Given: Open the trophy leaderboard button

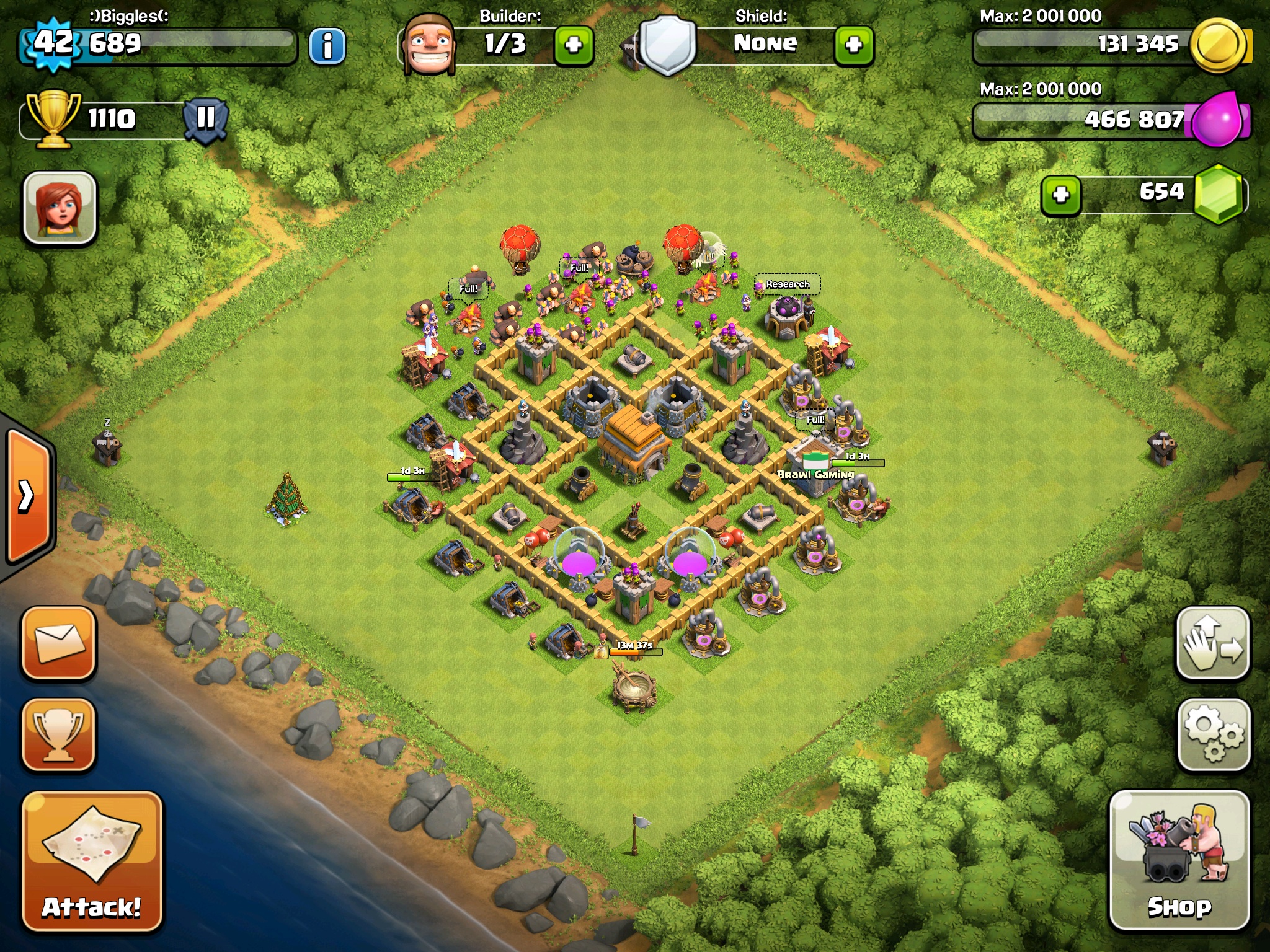Looking at the screenshot, I should [59, 735].
